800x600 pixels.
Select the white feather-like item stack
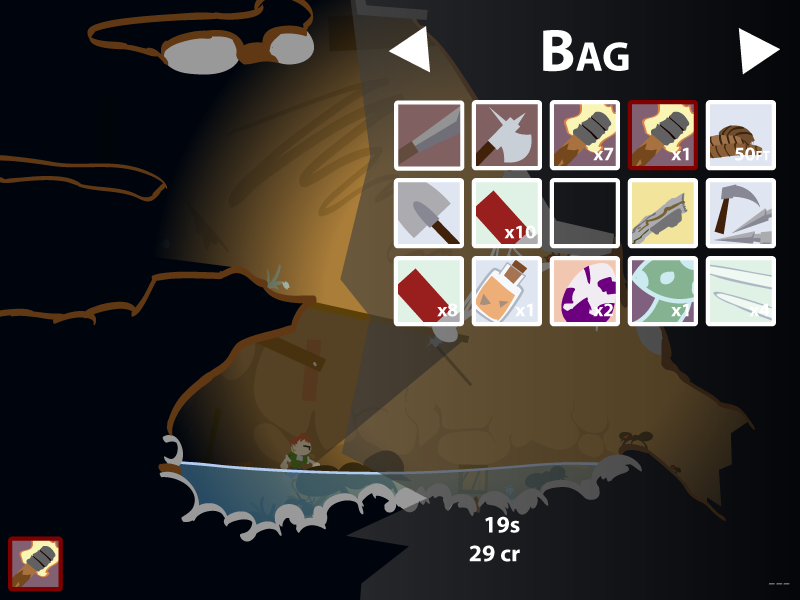point(741,291)
